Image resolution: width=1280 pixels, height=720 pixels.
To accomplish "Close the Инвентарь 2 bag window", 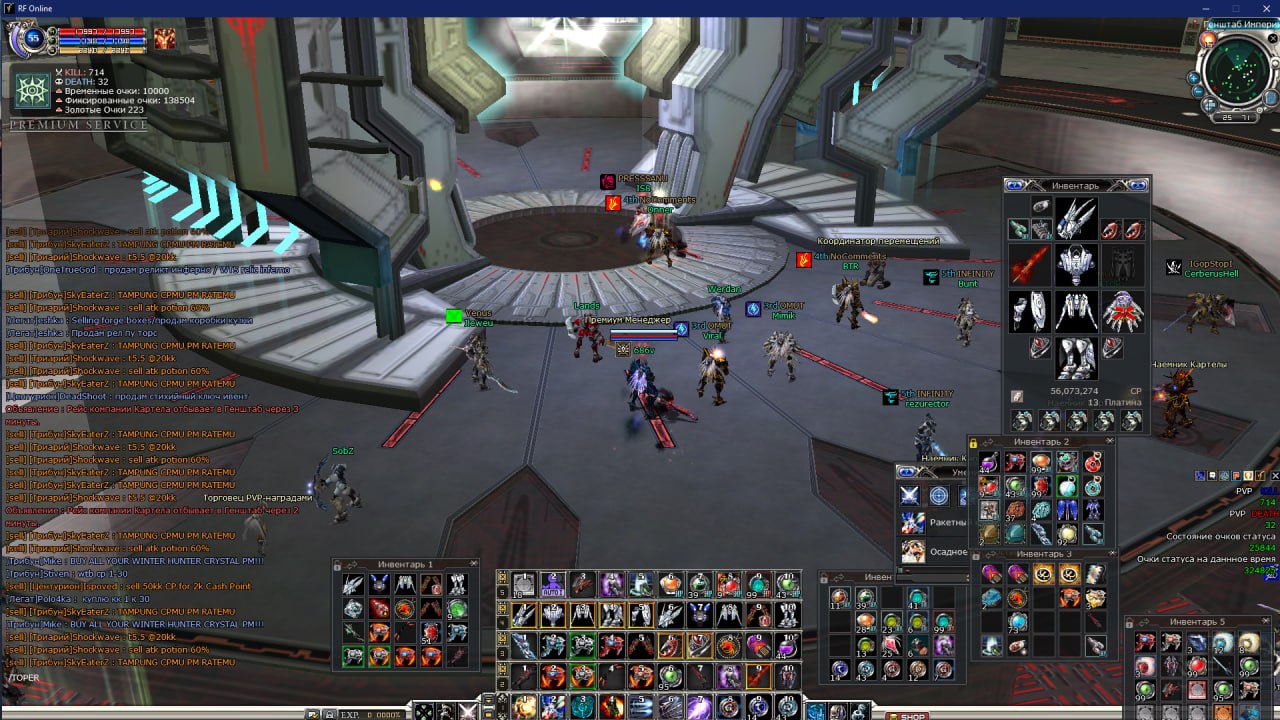I will 1109,441.
